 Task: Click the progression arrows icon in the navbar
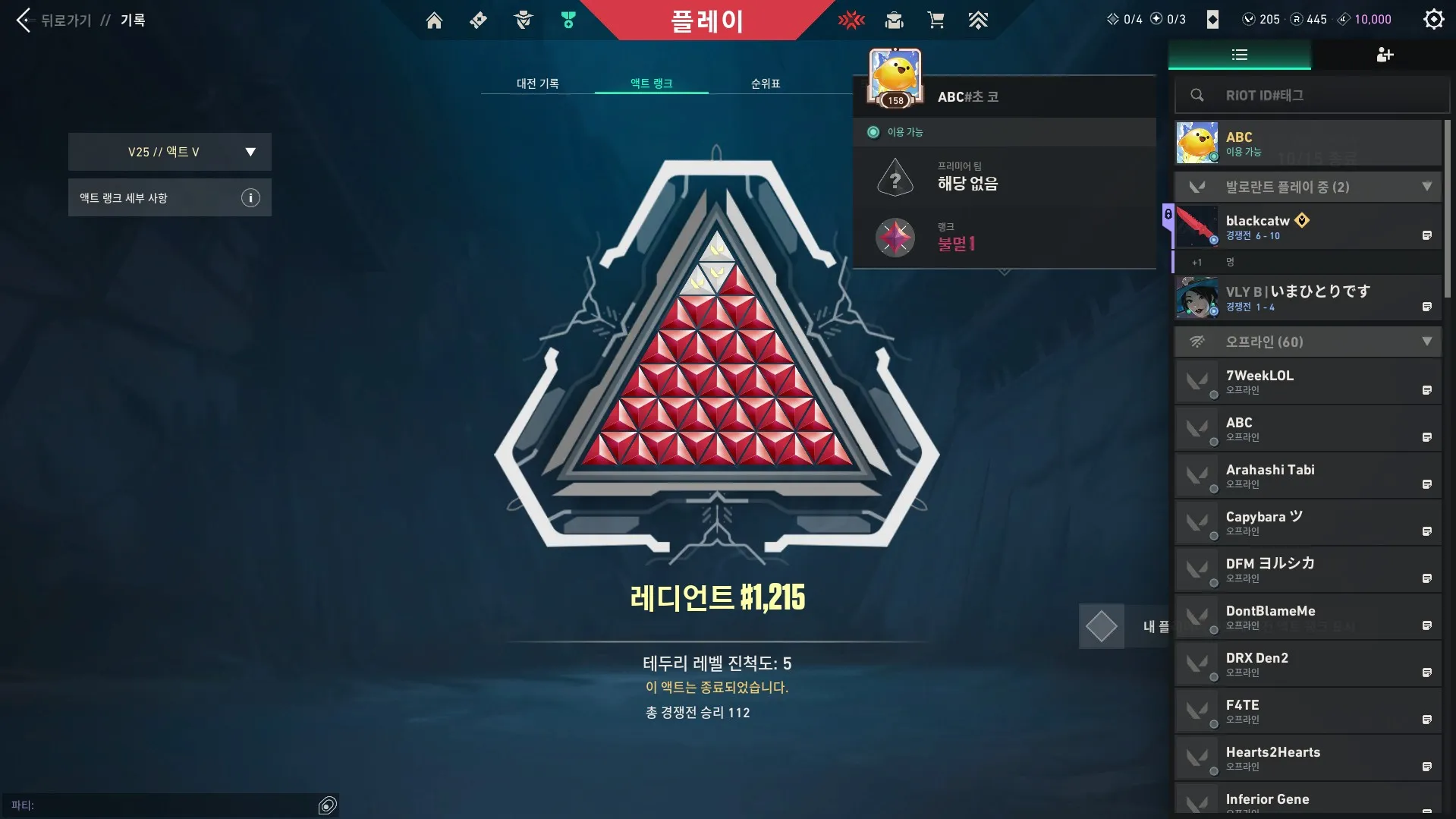pyautogui.click(x=979, y=20)
